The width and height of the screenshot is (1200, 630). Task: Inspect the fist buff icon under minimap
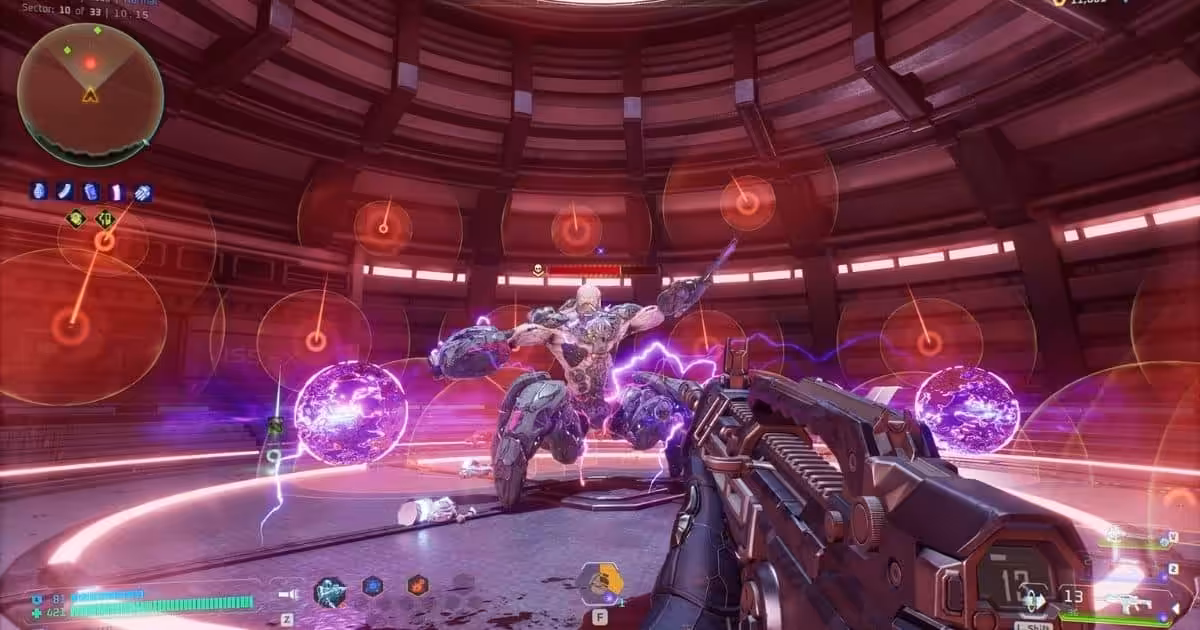pos(142,192)
